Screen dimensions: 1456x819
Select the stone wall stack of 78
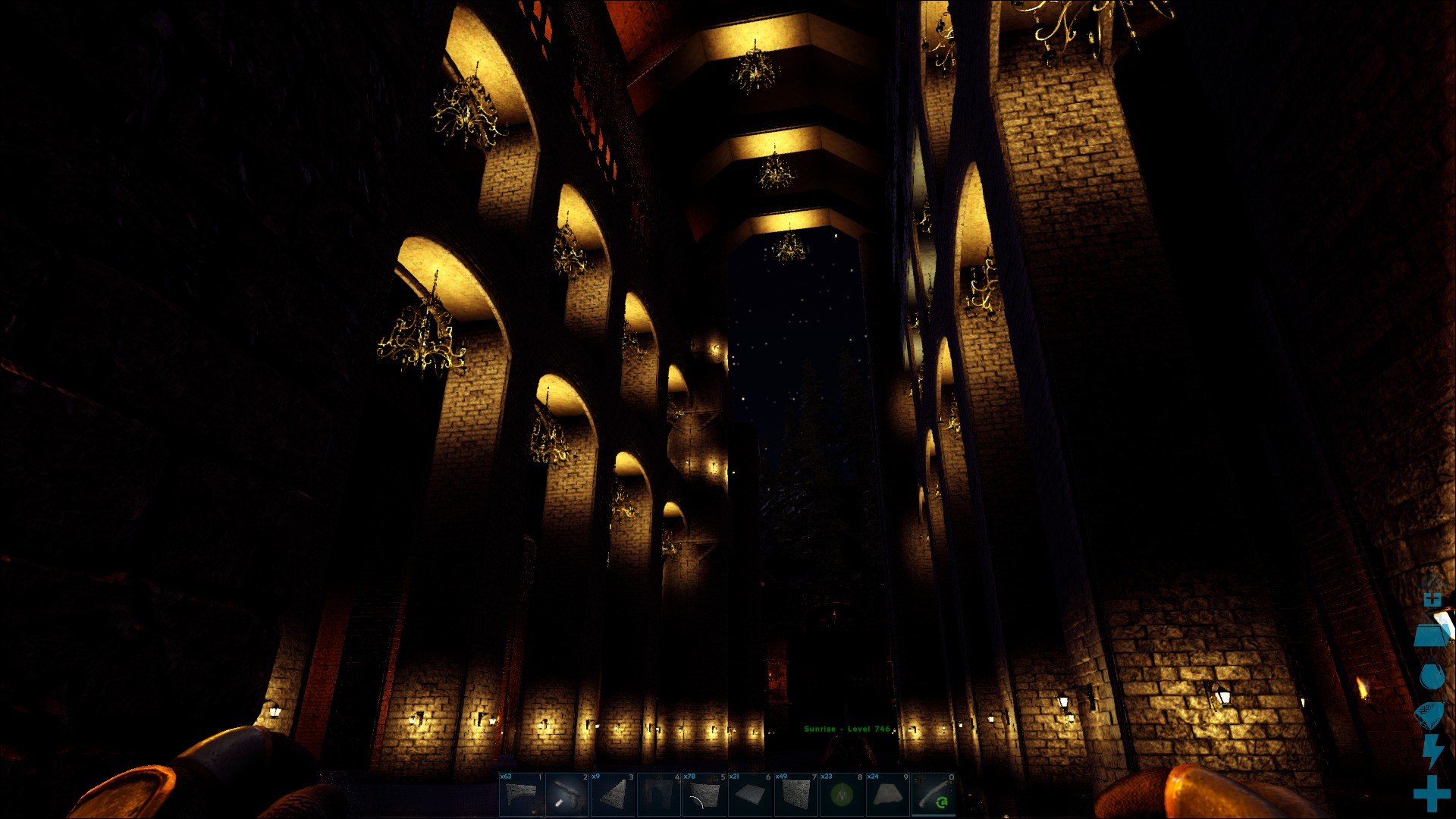pos(704,795)
